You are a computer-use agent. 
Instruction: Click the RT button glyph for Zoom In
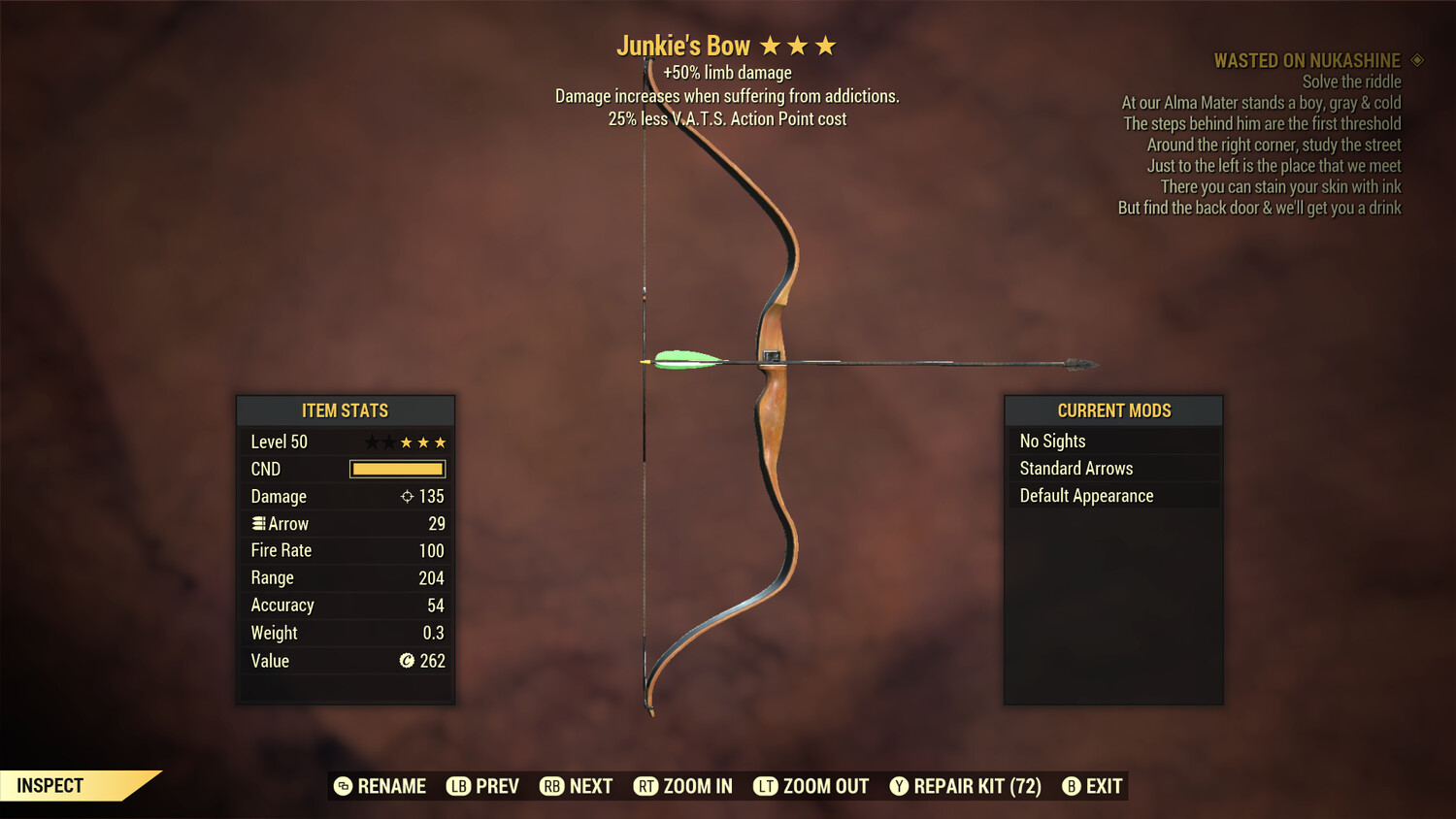(x=646, y=786)
